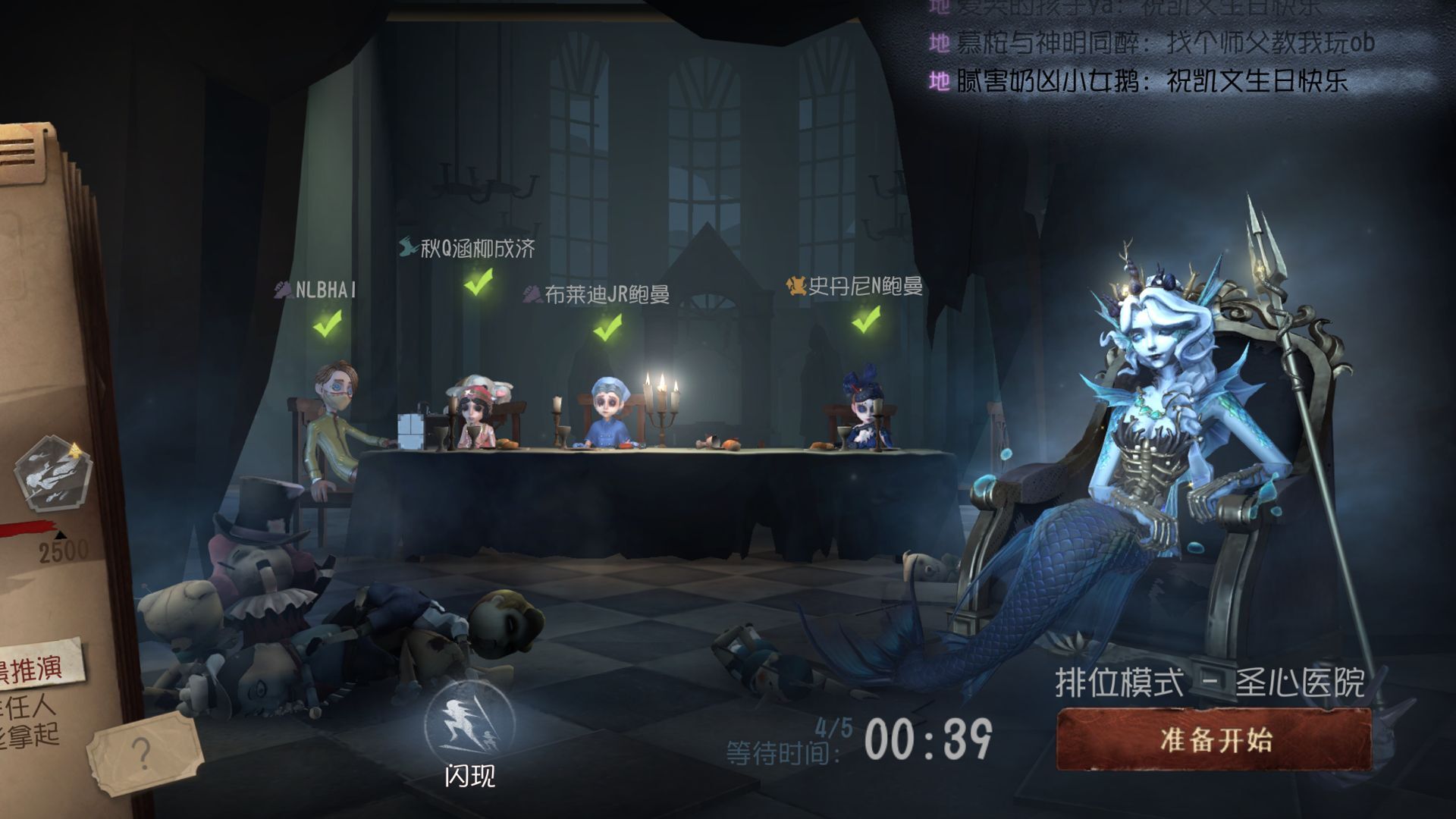Image resolution: width=1456 pixels, height=819 pixels.
Task: Open the world chat message feed
Action: click(1153, 45)
